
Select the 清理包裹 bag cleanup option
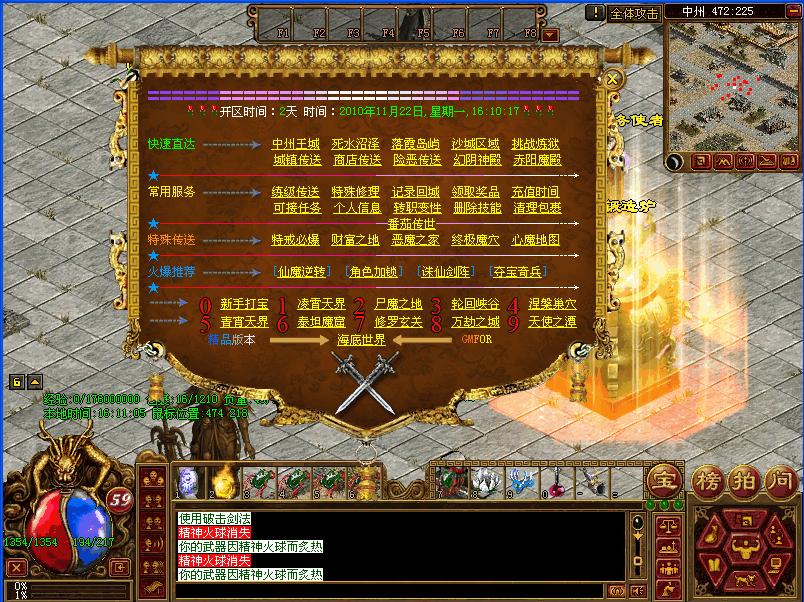(x=537, y=208)
